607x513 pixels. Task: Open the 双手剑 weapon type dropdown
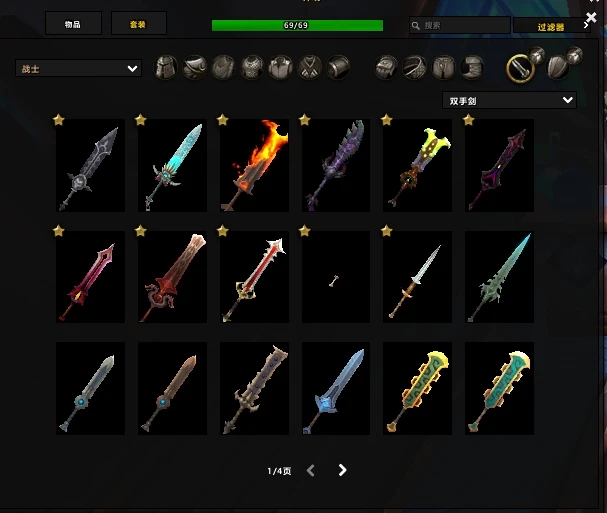(509, 100)
